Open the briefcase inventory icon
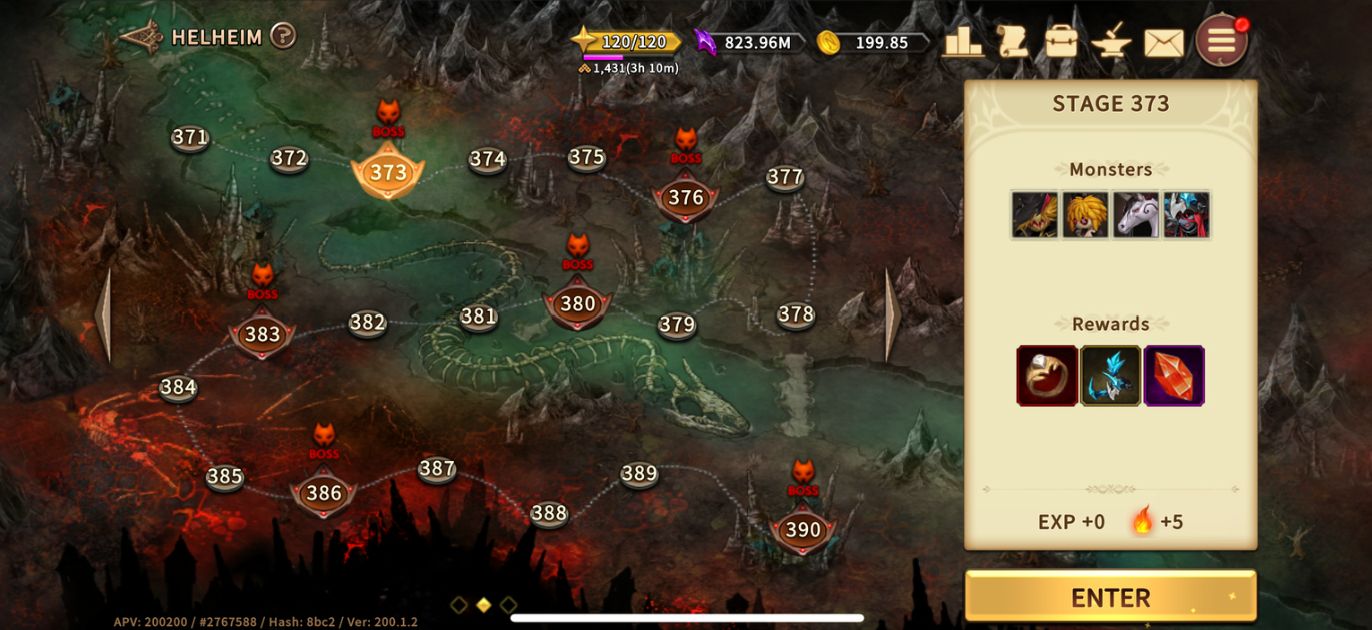The width and height of the screenshot is (1372, 630). pyautogui.click(x=1061, y=42)
